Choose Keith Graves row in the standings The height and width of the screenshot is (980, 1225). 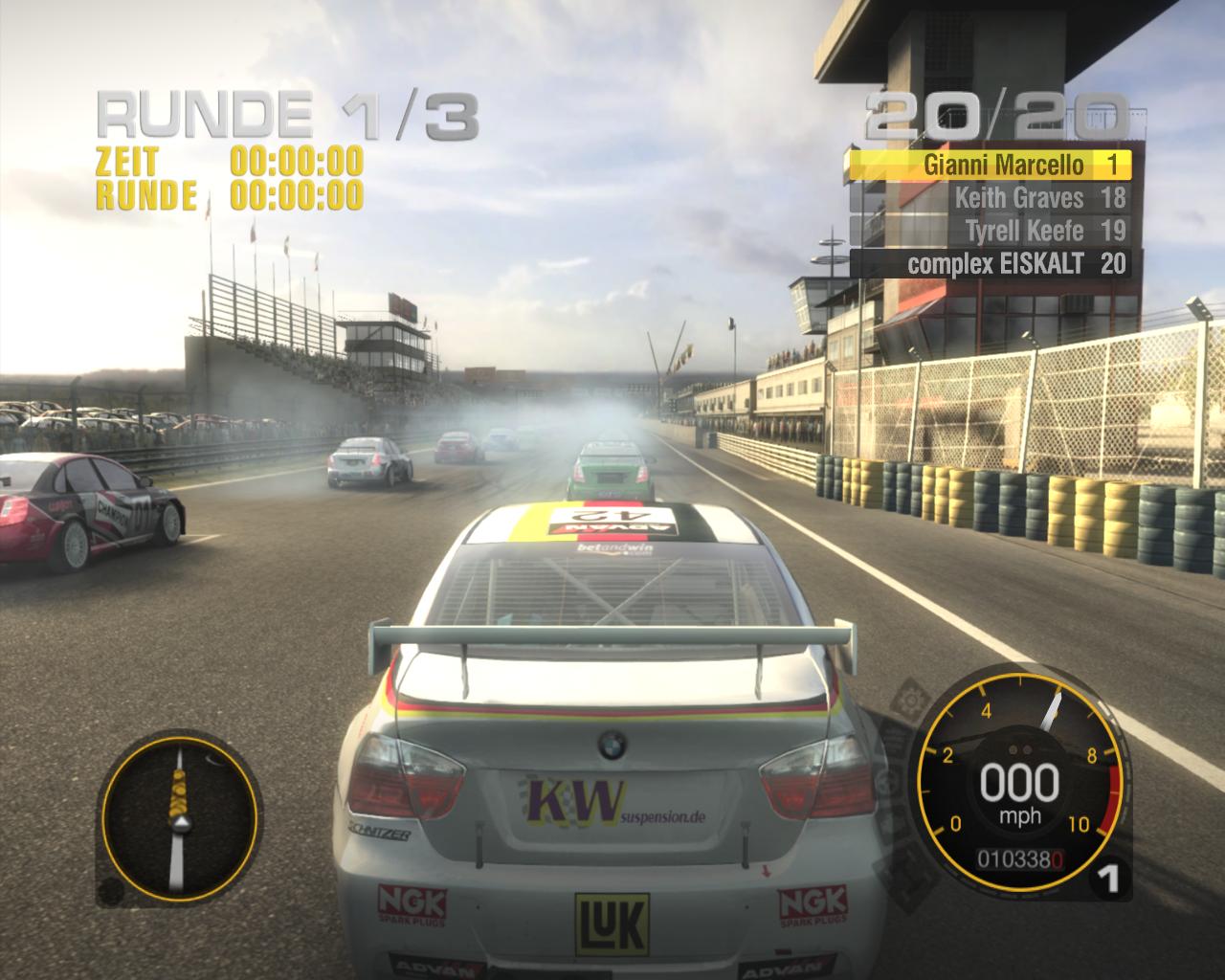click(990, 198)
